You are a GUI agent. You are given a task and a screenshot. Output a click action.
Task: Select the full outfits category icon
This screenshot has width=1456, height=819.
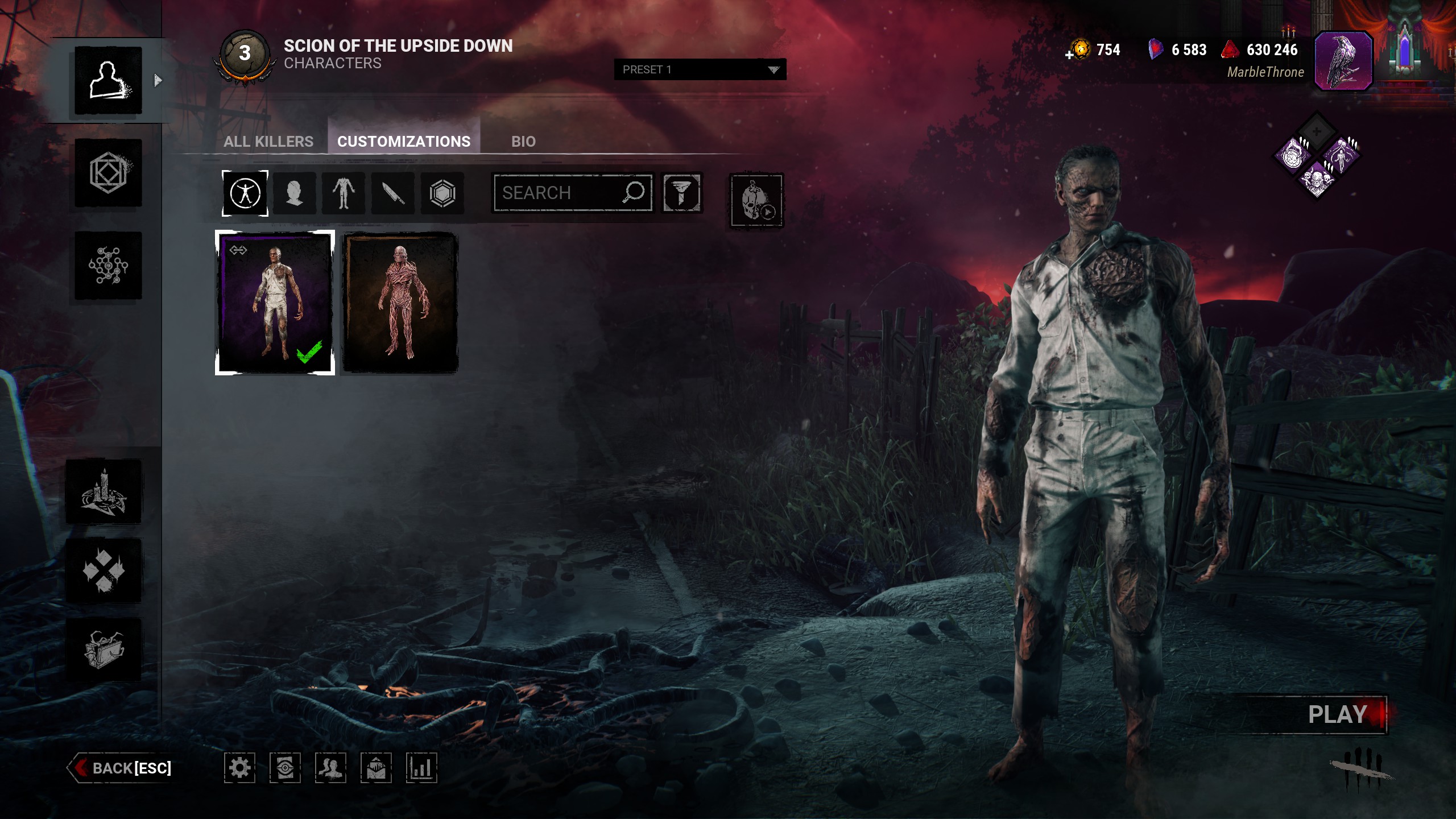[245, 193]
